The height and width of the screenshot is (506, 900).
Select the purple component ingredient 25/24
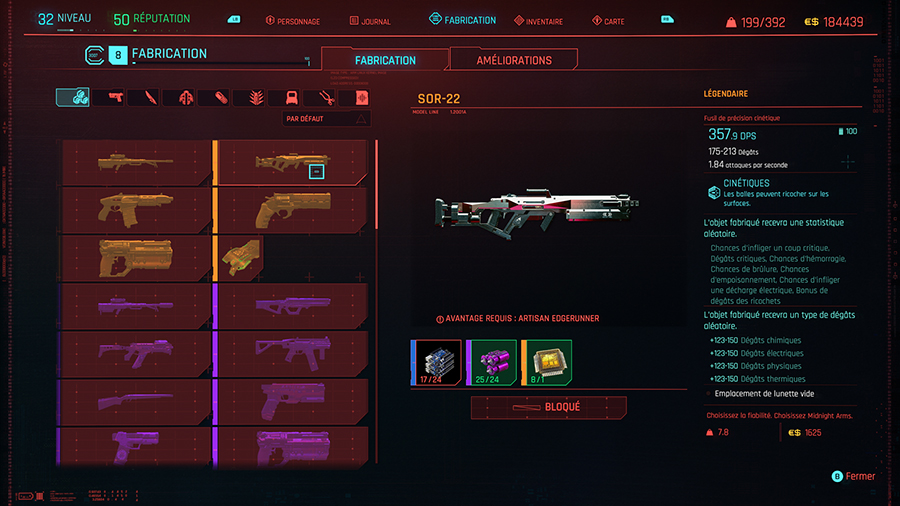[491, 361]
